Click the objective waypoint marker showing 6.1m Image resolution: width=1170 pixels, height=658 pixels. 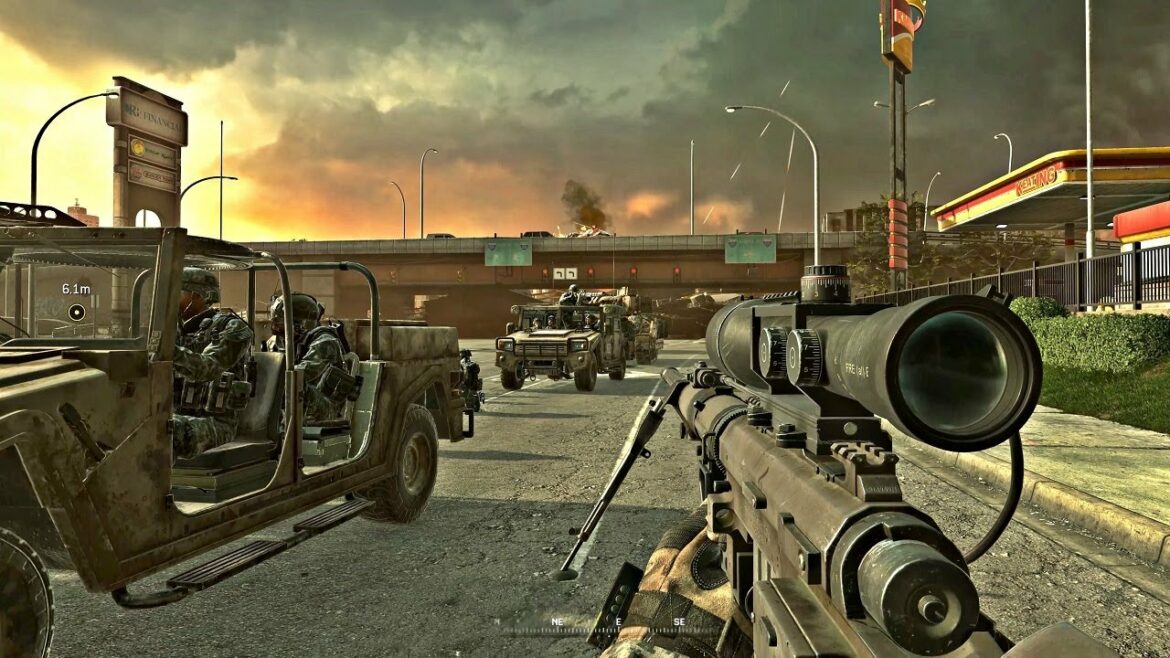coord(77,311)
